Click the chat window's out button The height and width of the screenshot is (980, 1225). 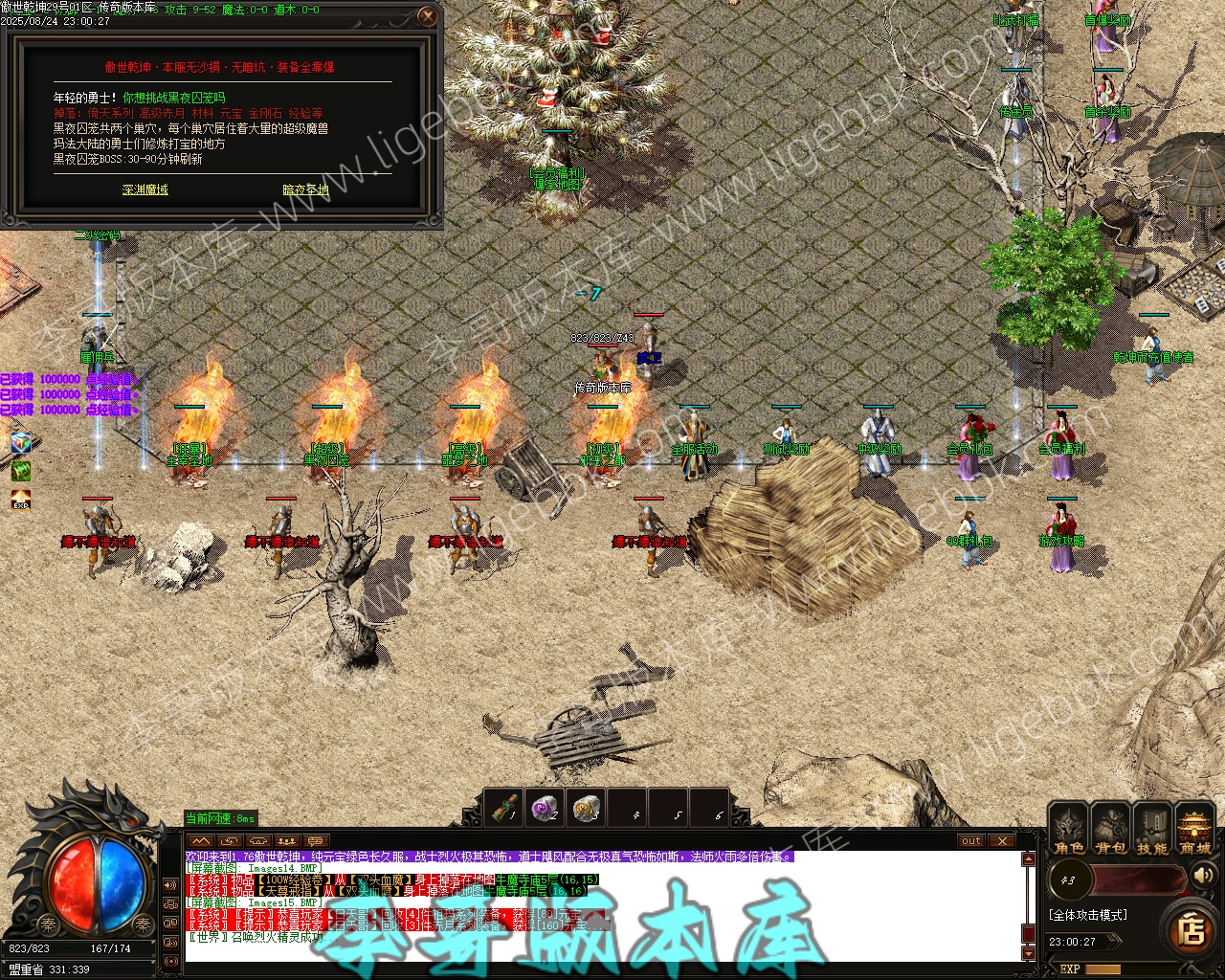[x=971, y=841]
